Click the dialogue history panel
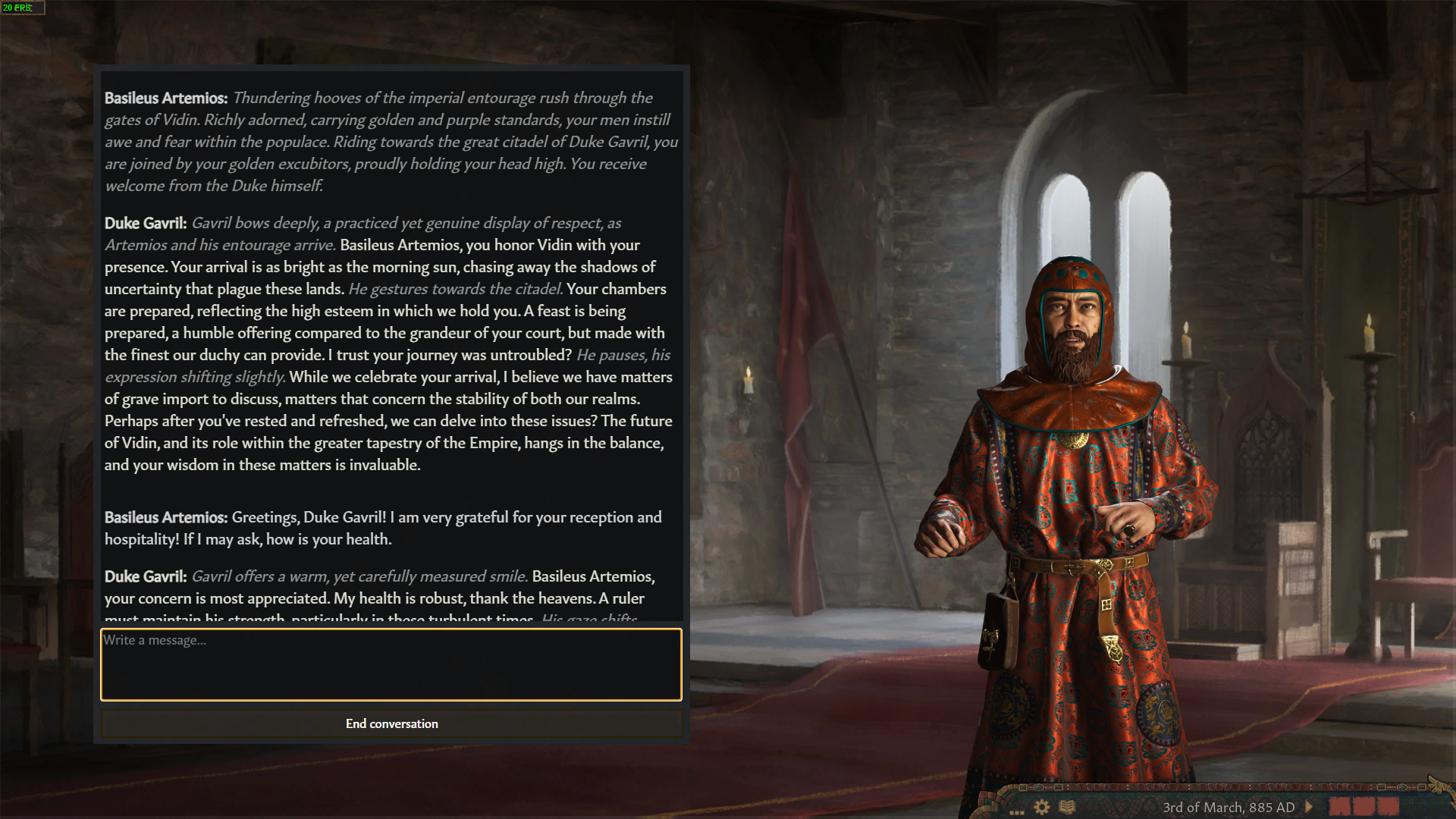Screen dimensions: 1456x819 [x=391, y=341]
